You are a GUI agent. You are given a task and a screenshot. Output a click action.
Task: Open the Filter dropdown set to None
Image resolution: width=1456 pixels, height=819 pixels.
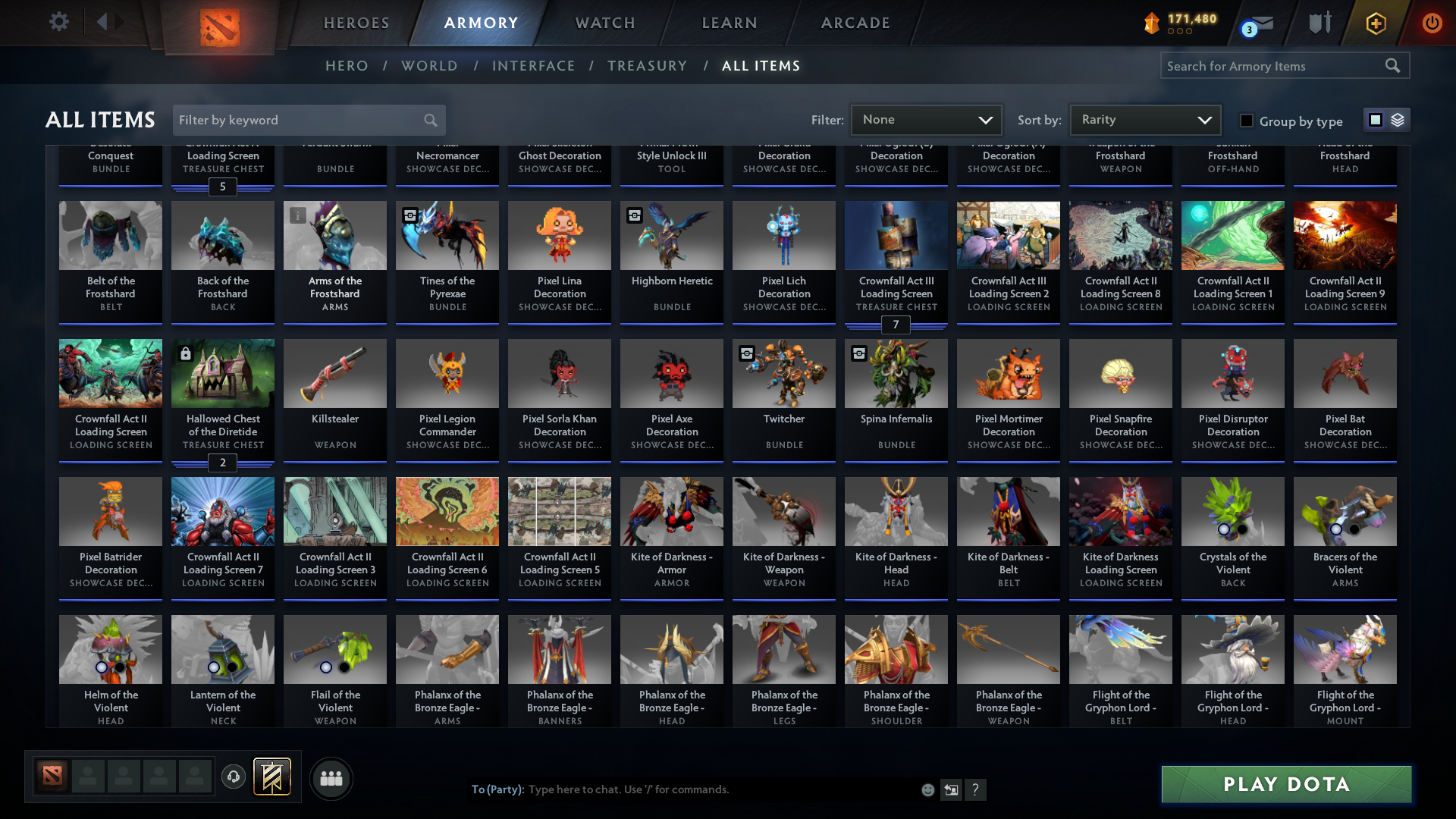click(x=925, y=119)
